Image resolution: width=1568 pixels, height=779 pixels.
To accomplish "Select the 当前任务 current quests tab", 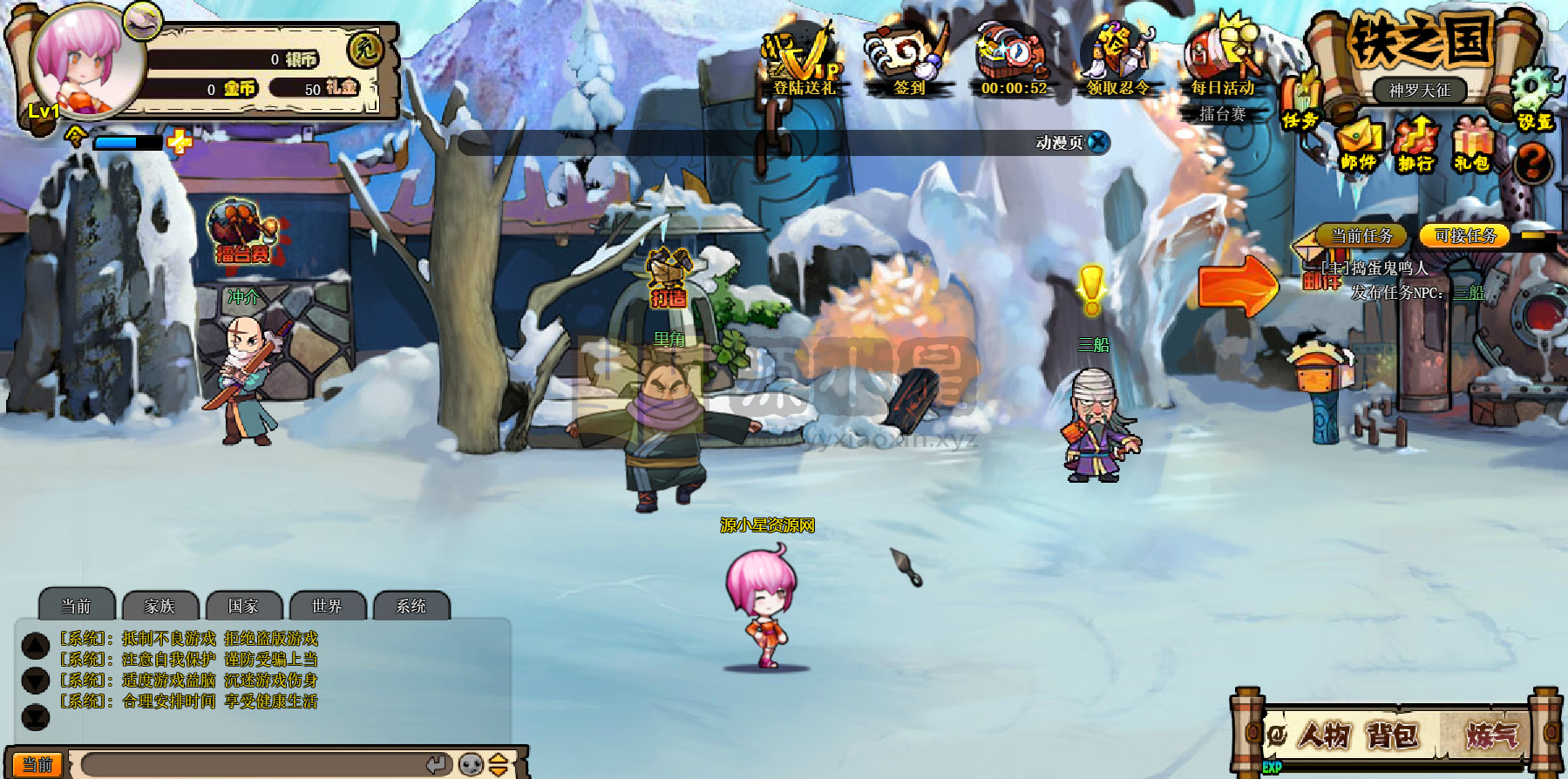I will tap(1361, 235).
